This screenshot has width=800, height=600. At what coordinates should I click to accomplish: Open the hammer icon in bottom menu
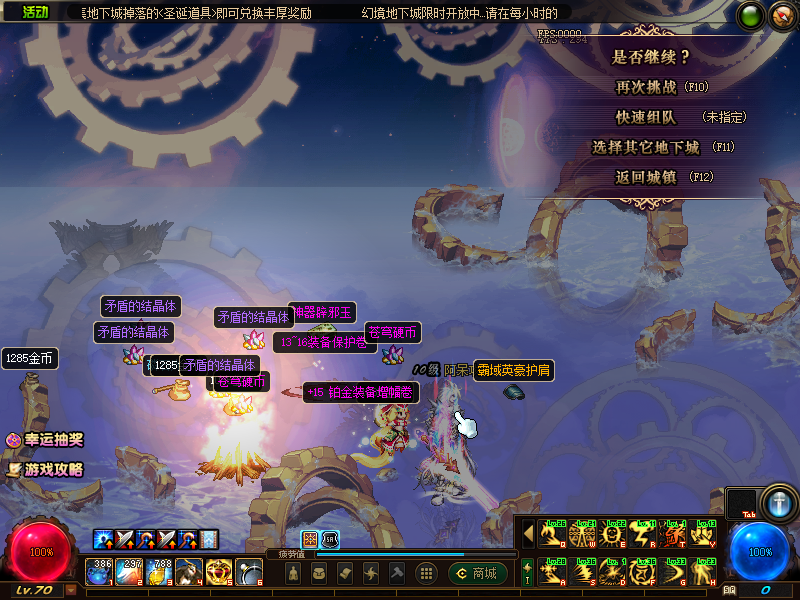(397, 573)
